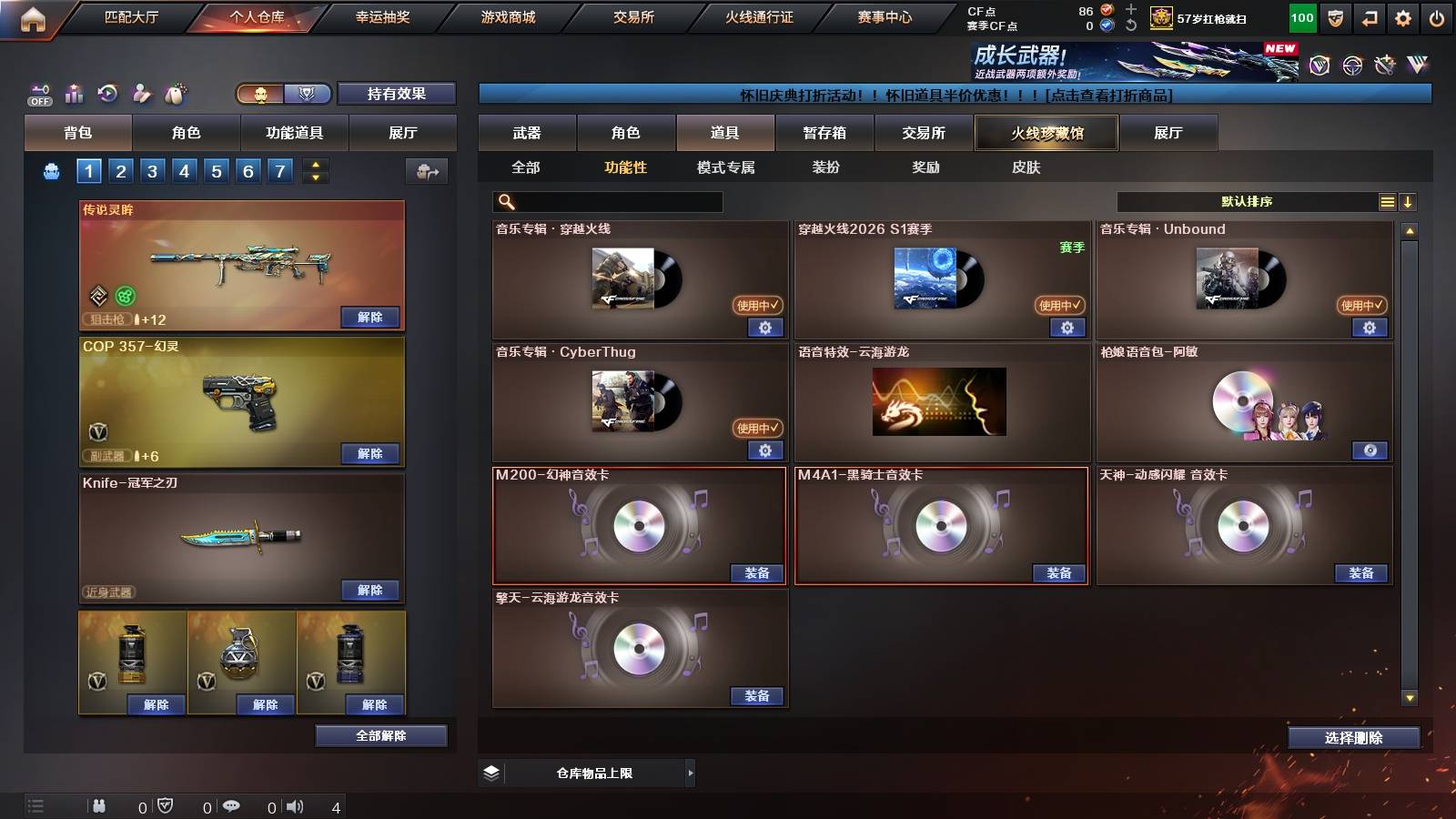Equip the M200-幻神音效卡 with its 装备 button
The width and height of the screenshot is (1456, 819).
[758, 573]
